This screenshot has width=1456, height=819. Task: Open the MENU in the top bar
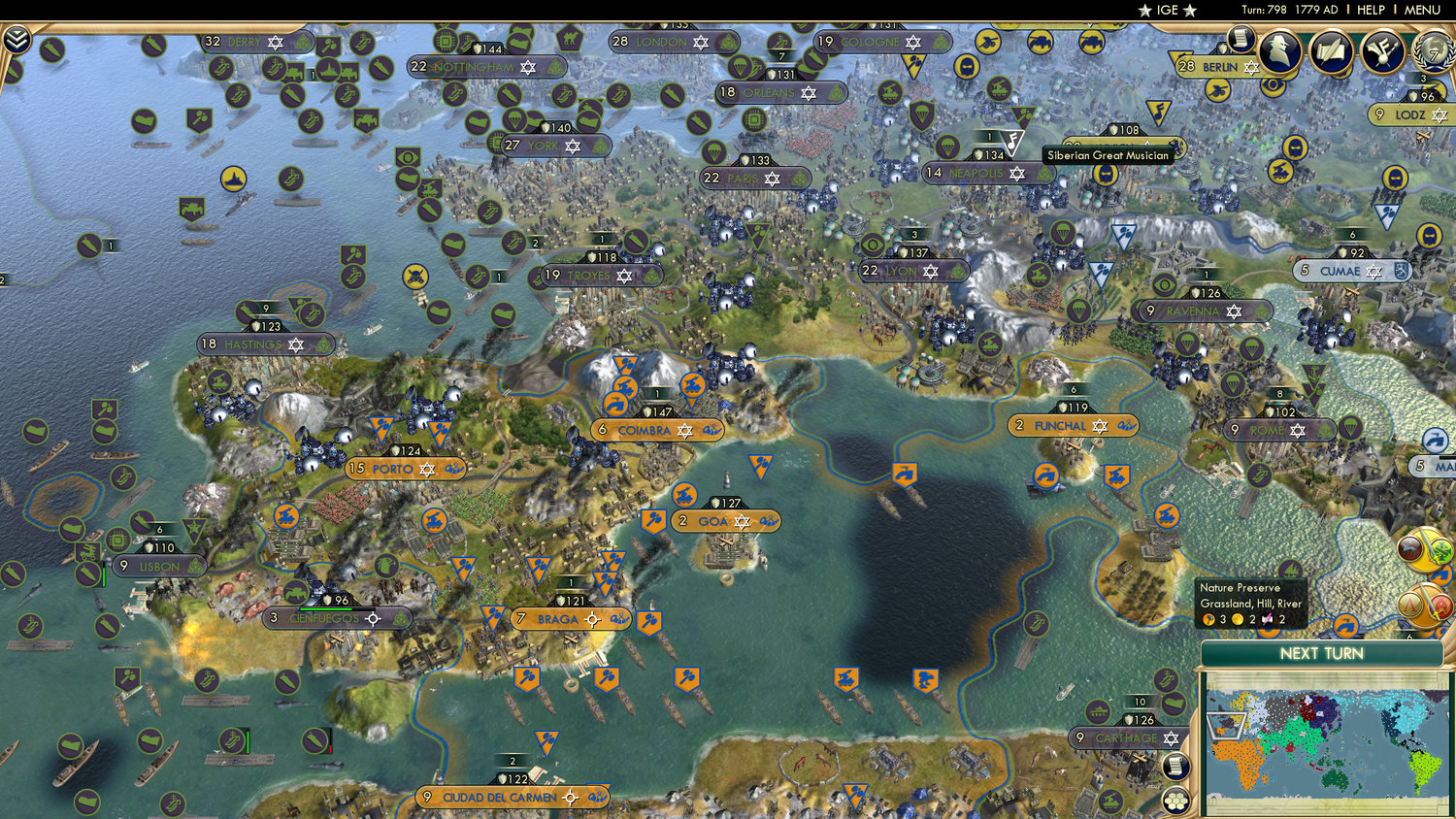(1421, 10)
